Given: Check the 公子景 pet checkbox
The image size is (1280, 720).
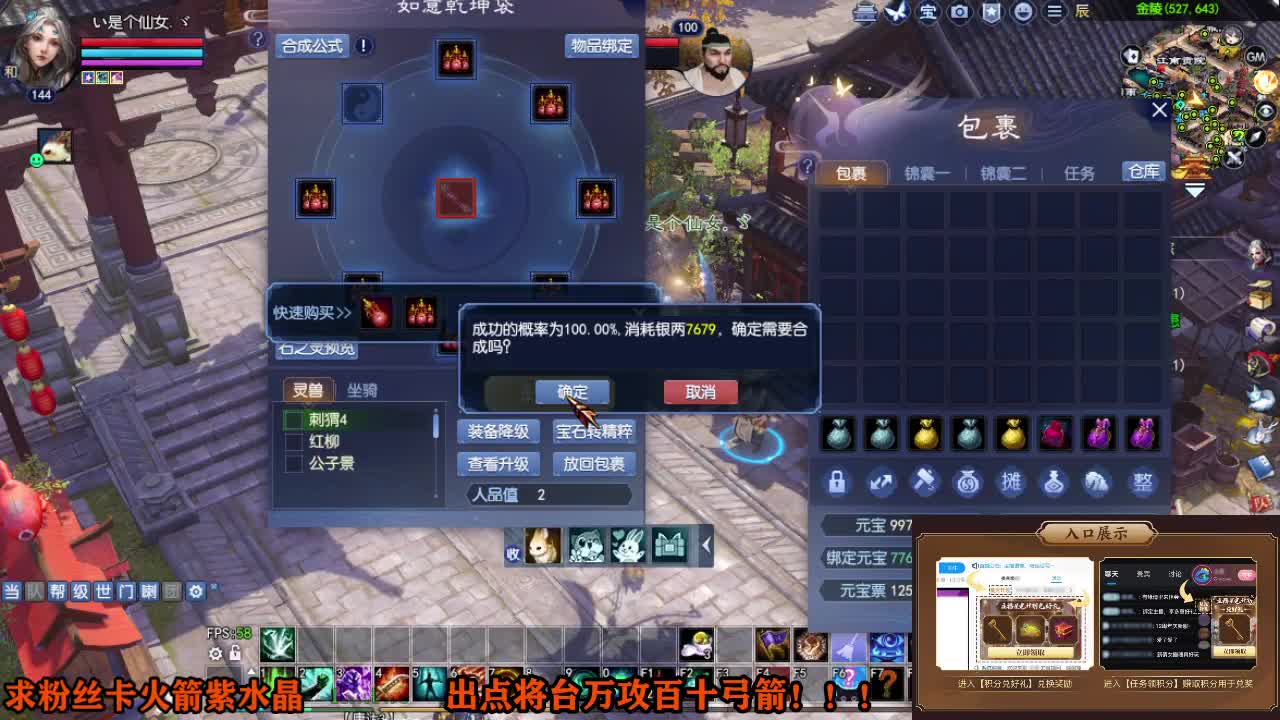Looking at the screenshot, I should coord(293,463).
